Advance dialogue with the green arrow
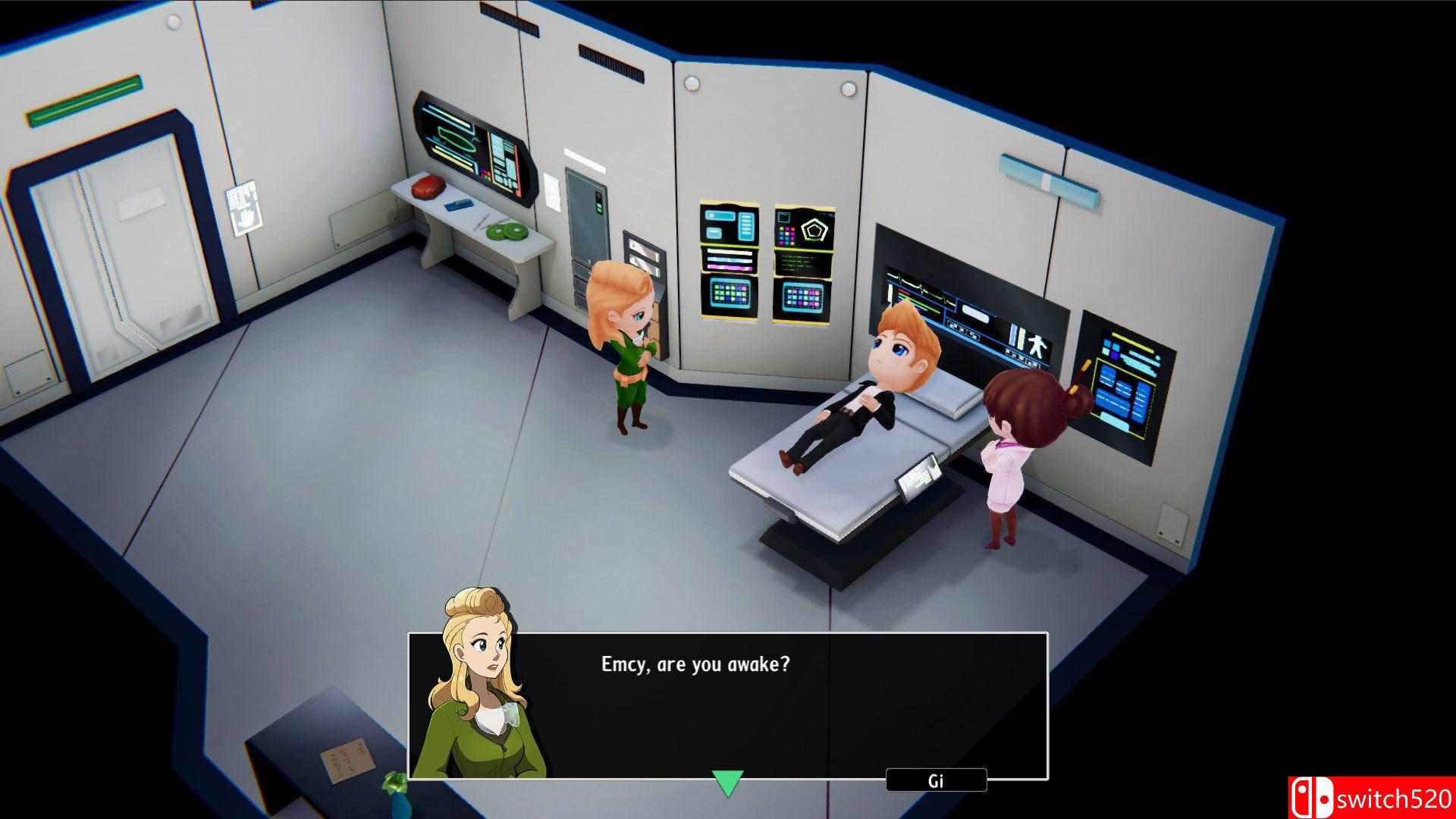 coord(727,783)
